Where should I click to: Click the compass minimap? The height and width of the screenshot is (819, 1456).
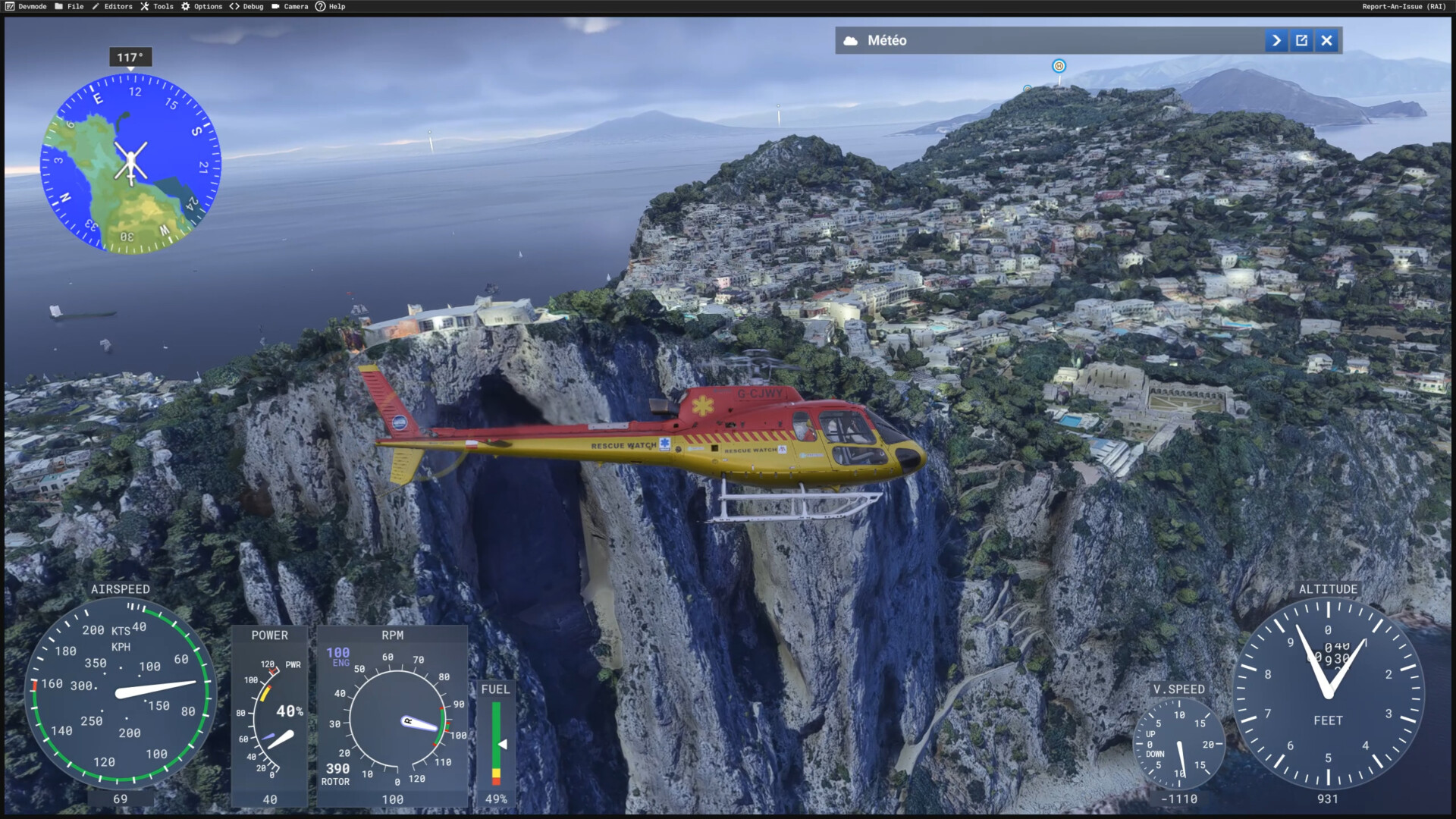130,163
